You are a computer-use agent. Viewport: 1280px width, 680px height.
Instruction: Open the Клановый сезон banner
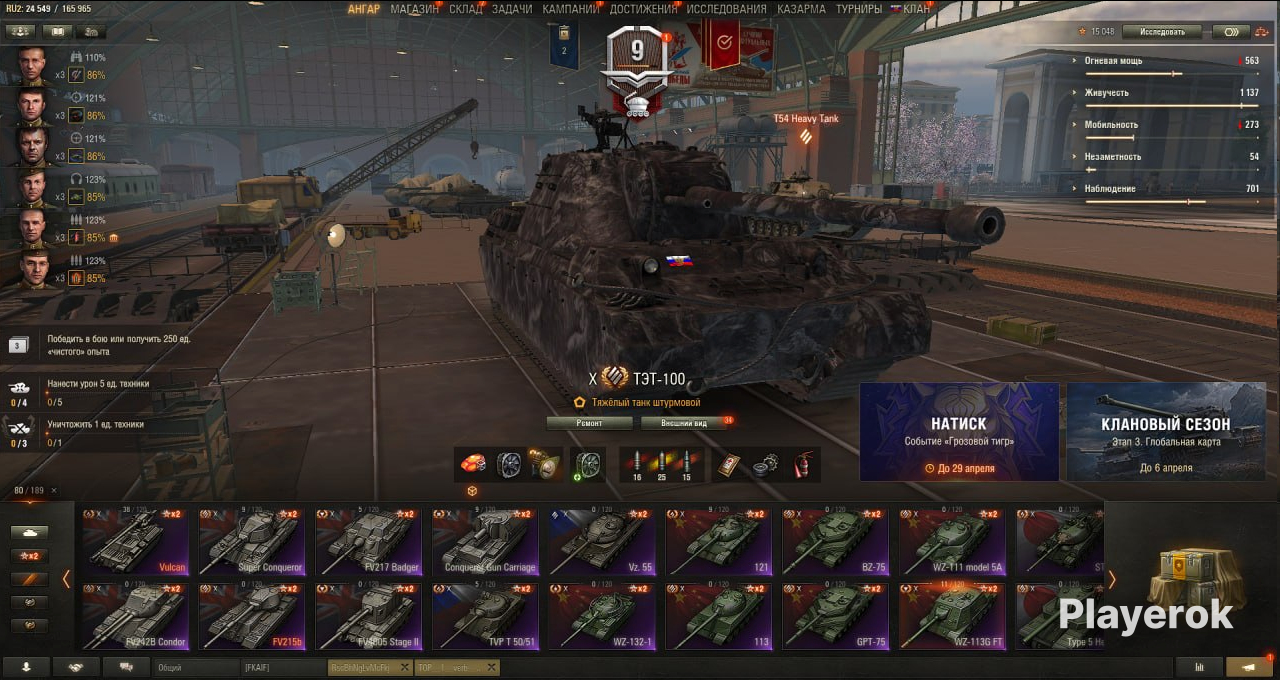(x=1166, y=432)
